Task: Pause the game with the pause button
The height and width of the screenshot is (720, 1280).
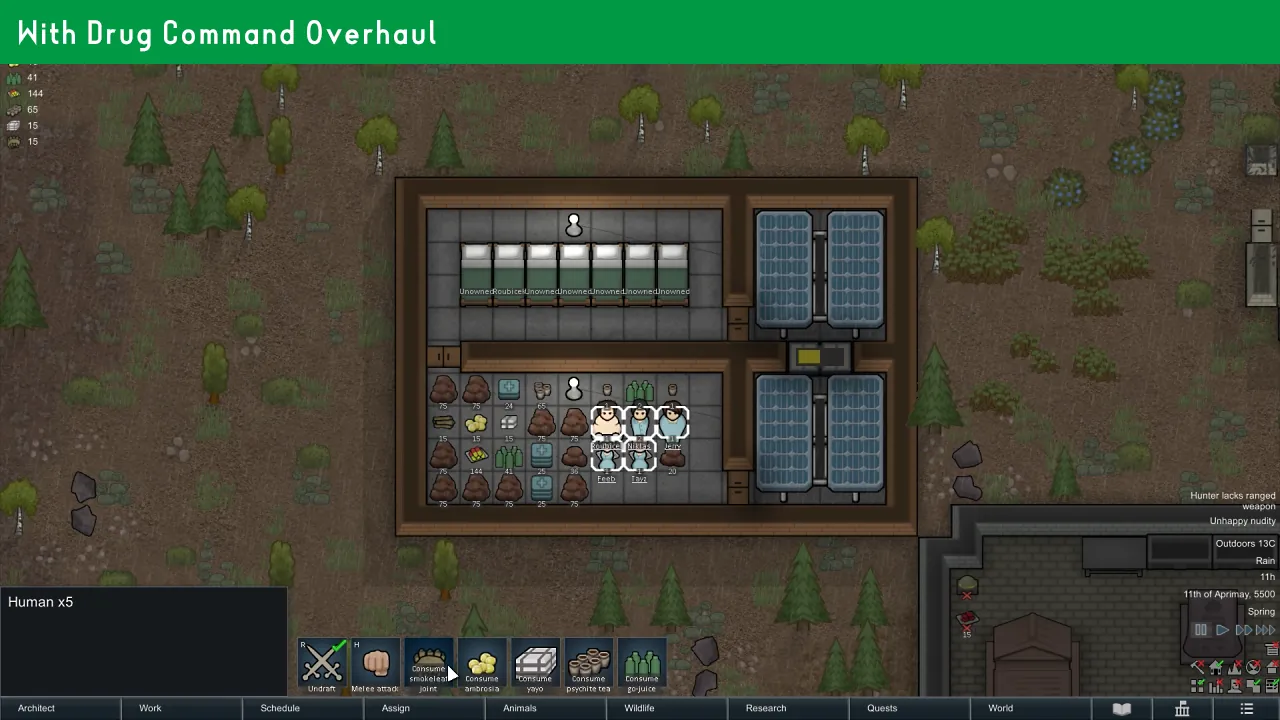Action: pos(1201,630)
